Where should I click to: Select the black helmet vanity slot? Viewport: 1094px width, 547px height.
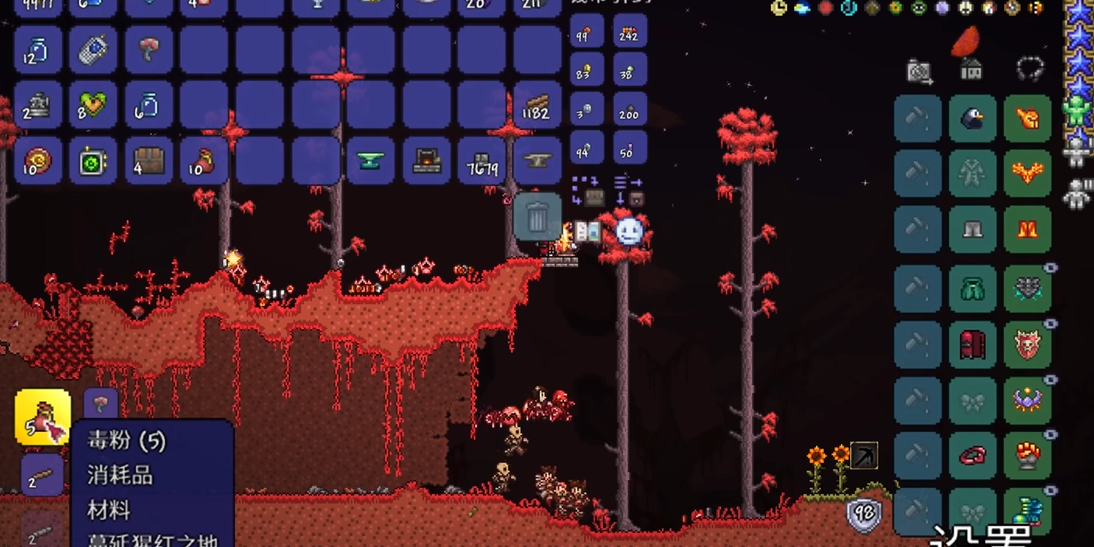pyautogui.click(x=972, y=119)
